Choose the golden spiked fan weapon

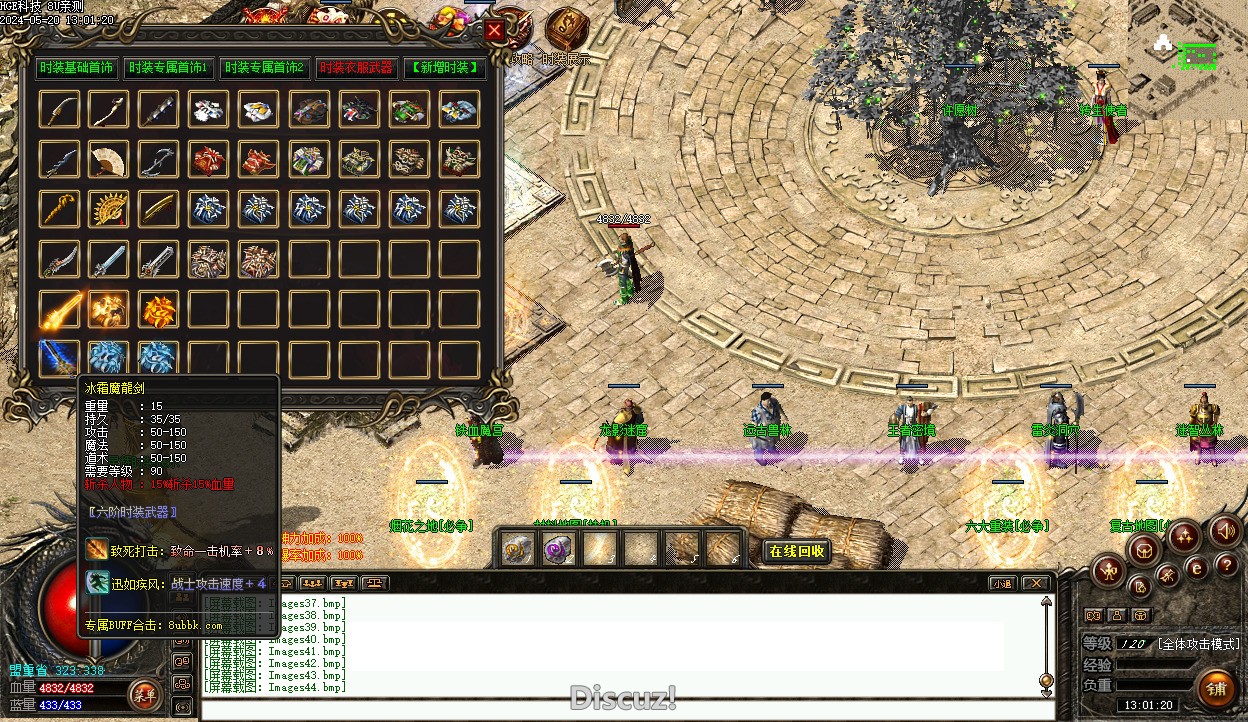pos(109,209)
